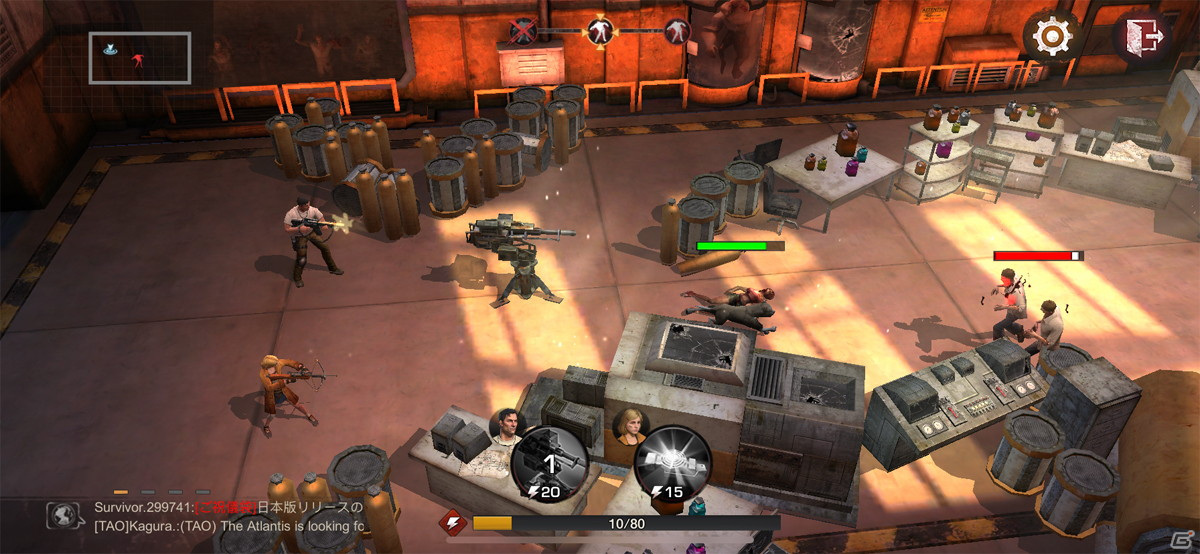Select the highlighted middle zombie wave marker
This screenshot has height=554, width=1200.
tap(600, 31)
